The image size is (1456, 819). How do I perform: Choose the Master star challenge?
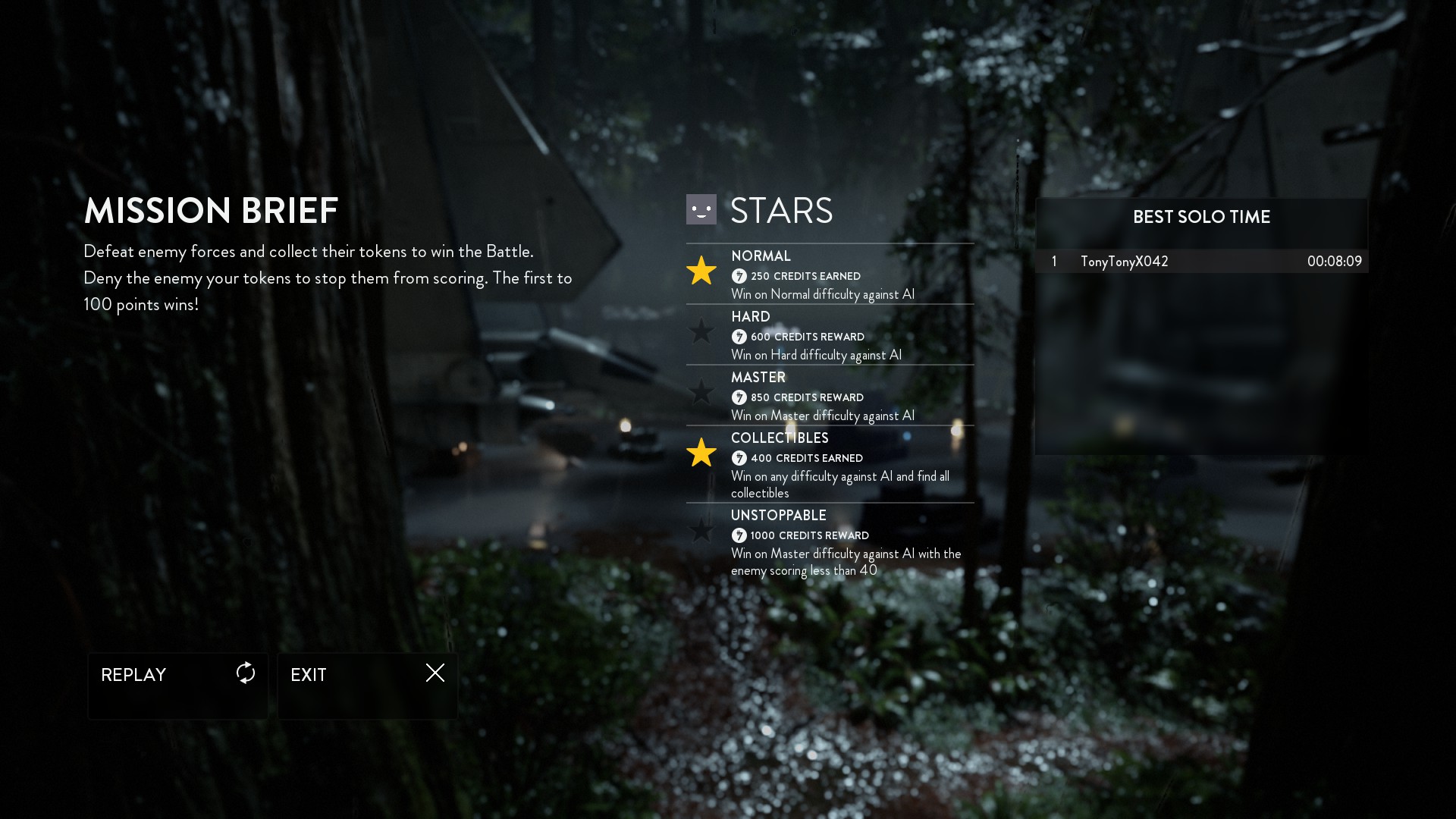tap(830, 396)
